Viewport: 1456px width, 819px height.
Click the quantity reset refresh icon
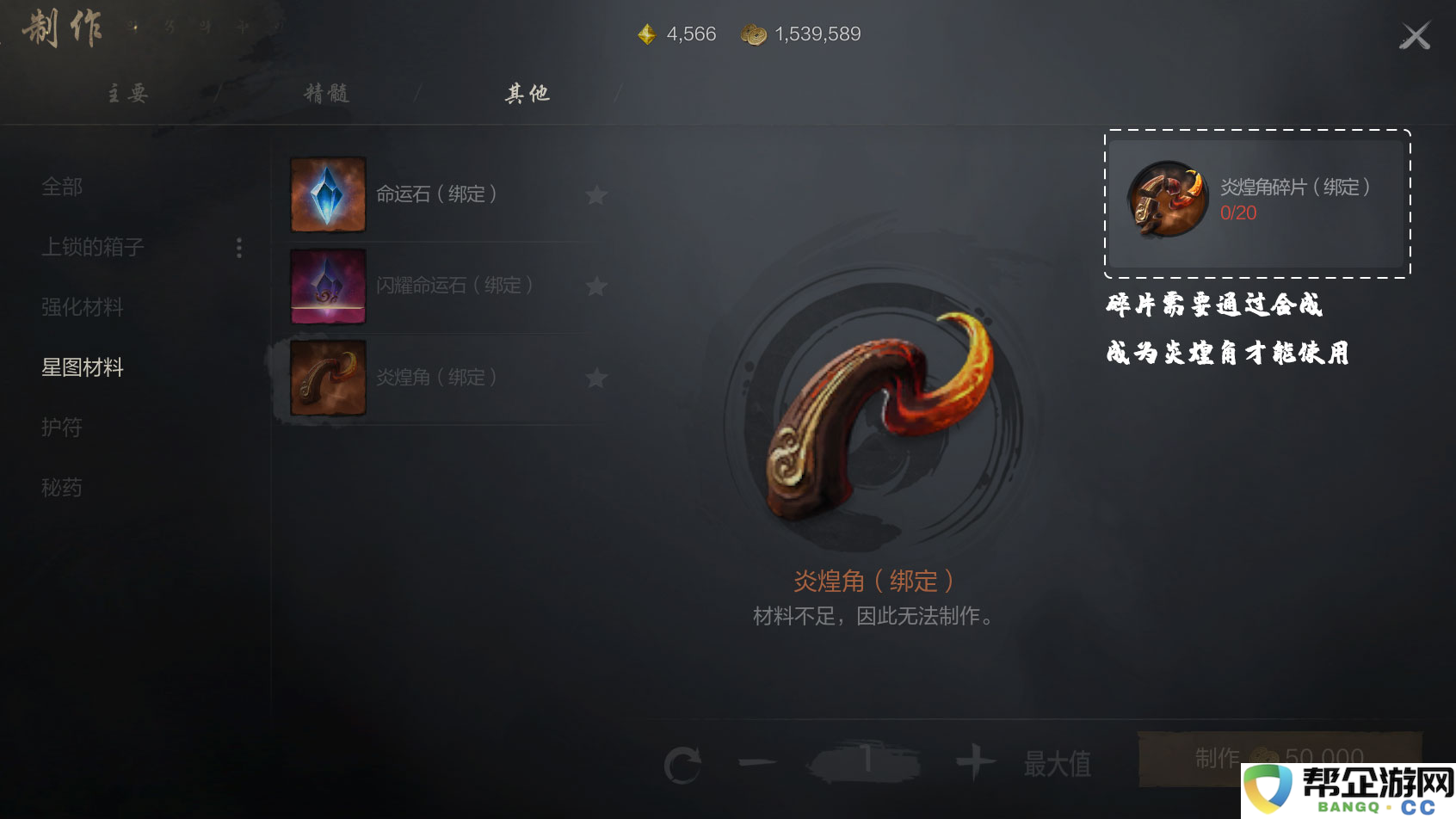coord(684,760)
